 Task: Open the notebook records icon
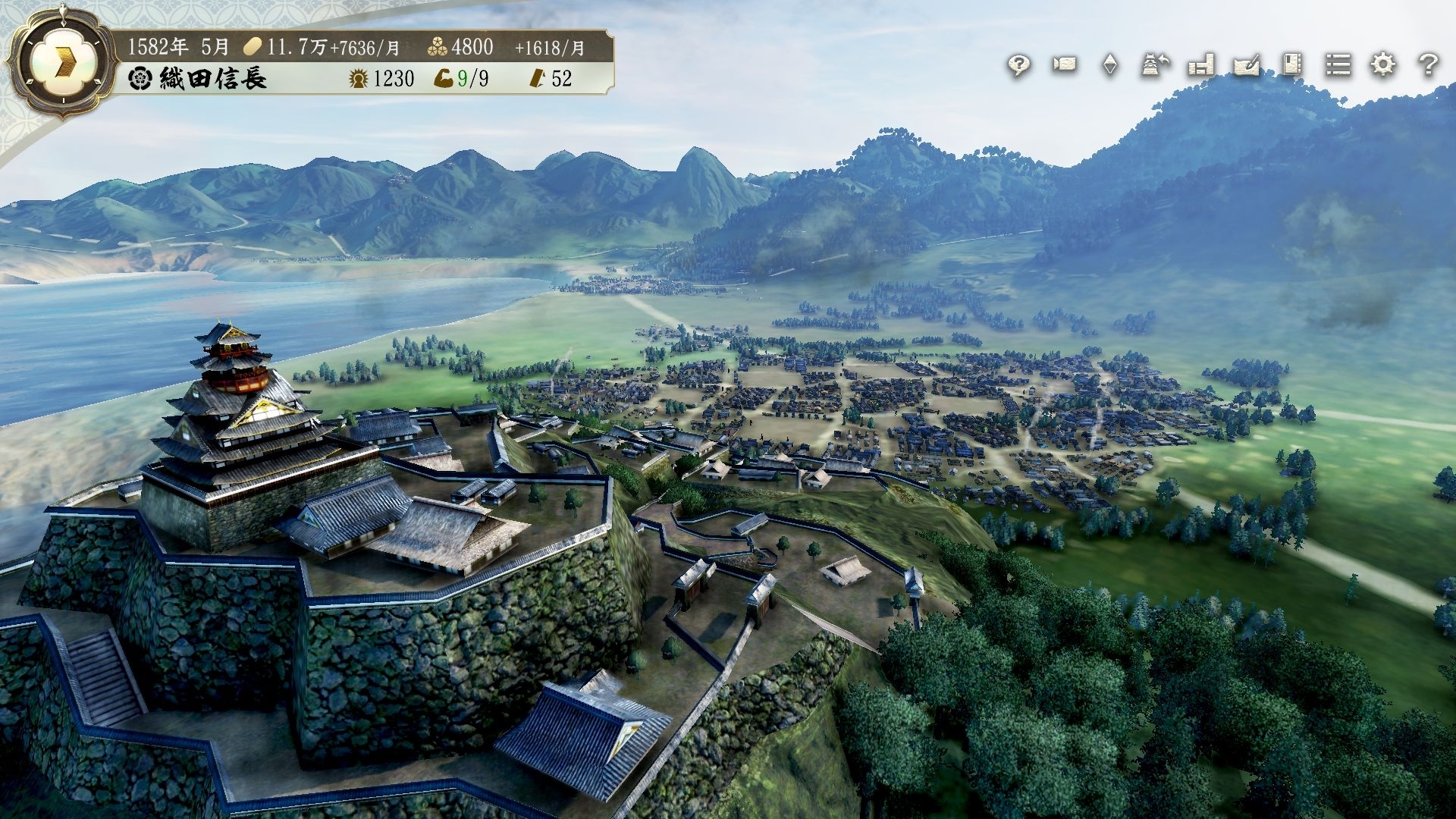click(1292, 65)
